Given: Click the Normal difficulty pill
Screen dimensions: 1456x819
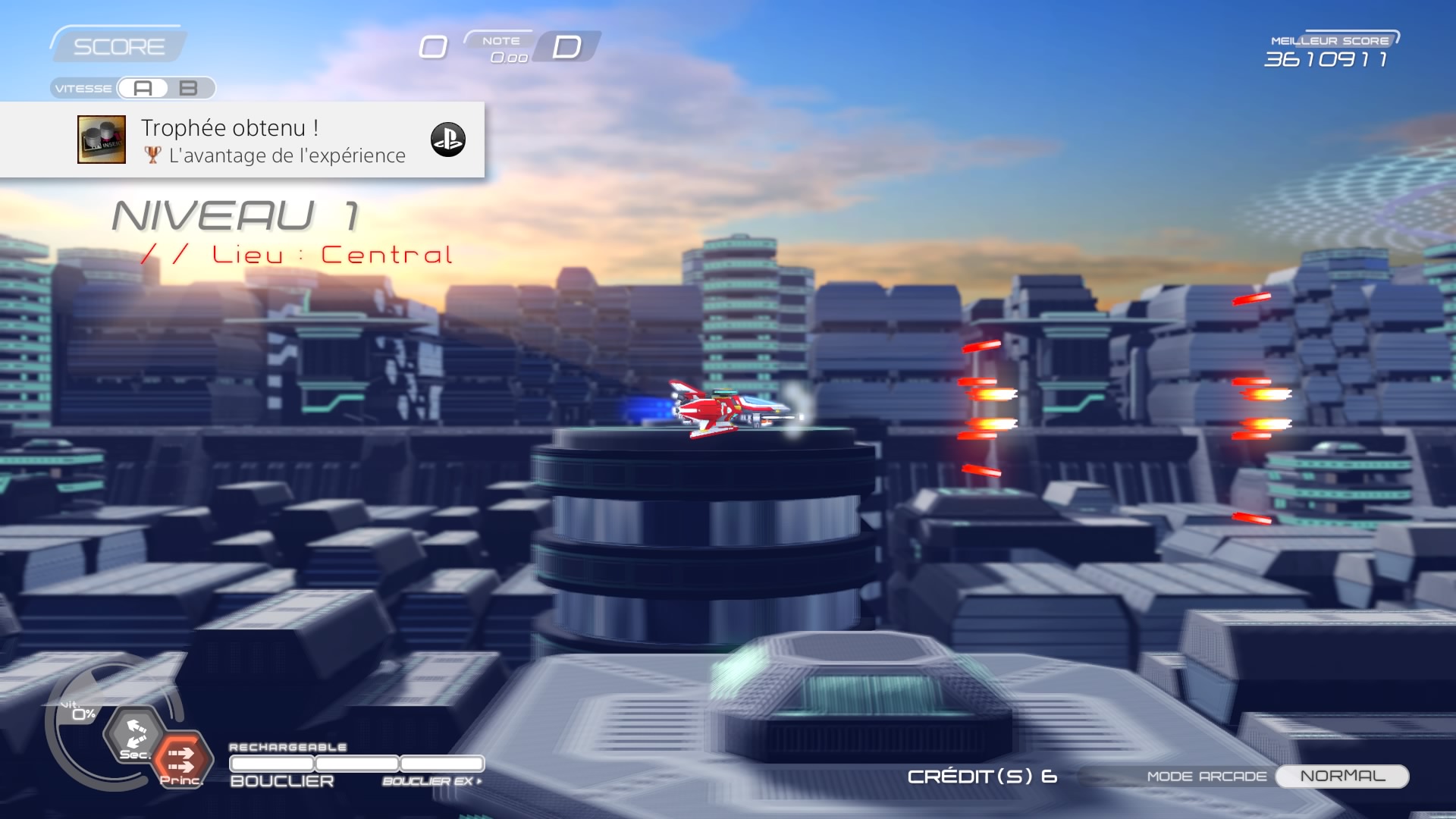Looking at the screenshot, I should 1341,776.
